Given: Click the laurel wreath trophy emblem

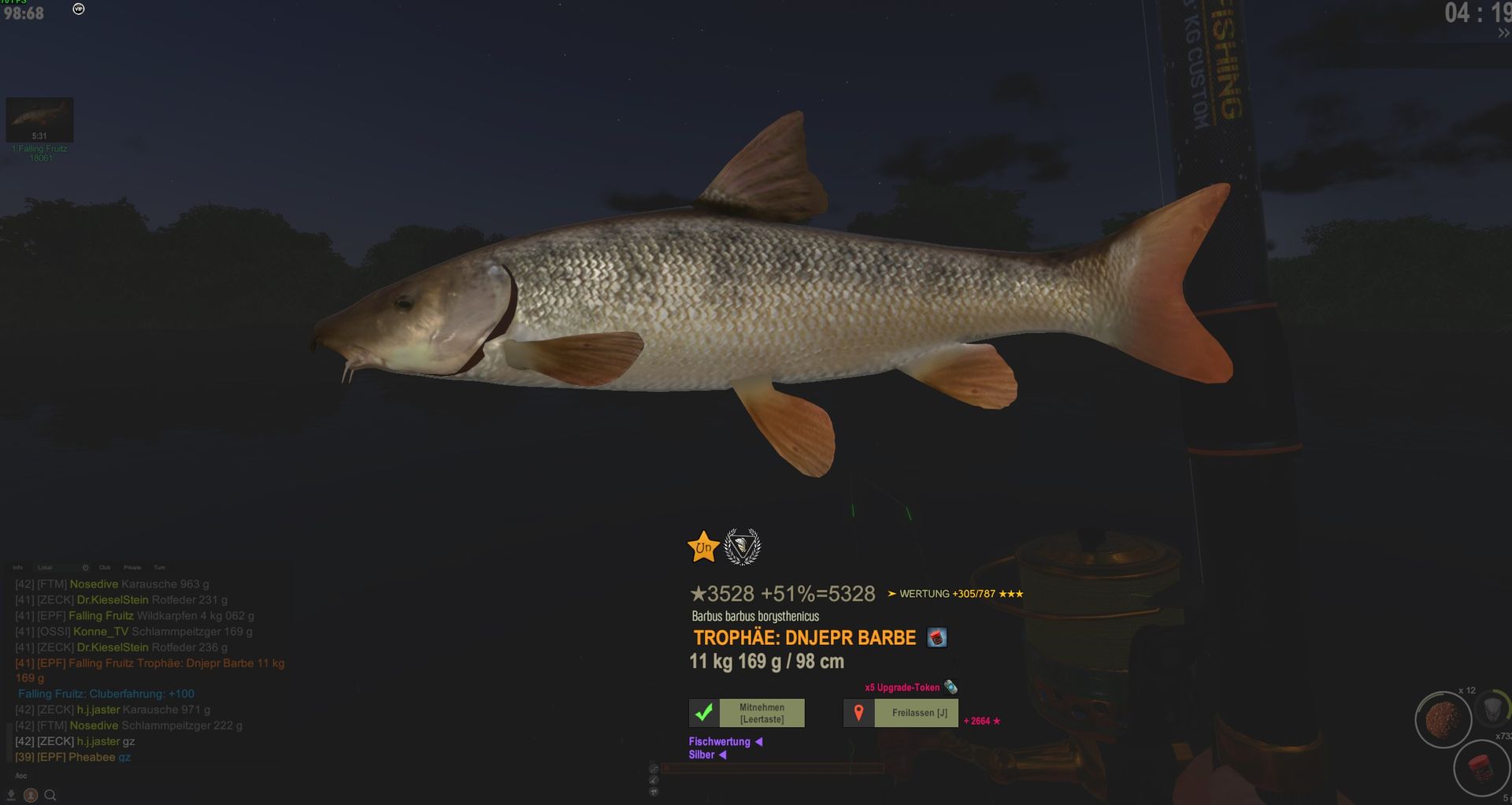Looking at the screenshot, I should click(x=742, y=547).
